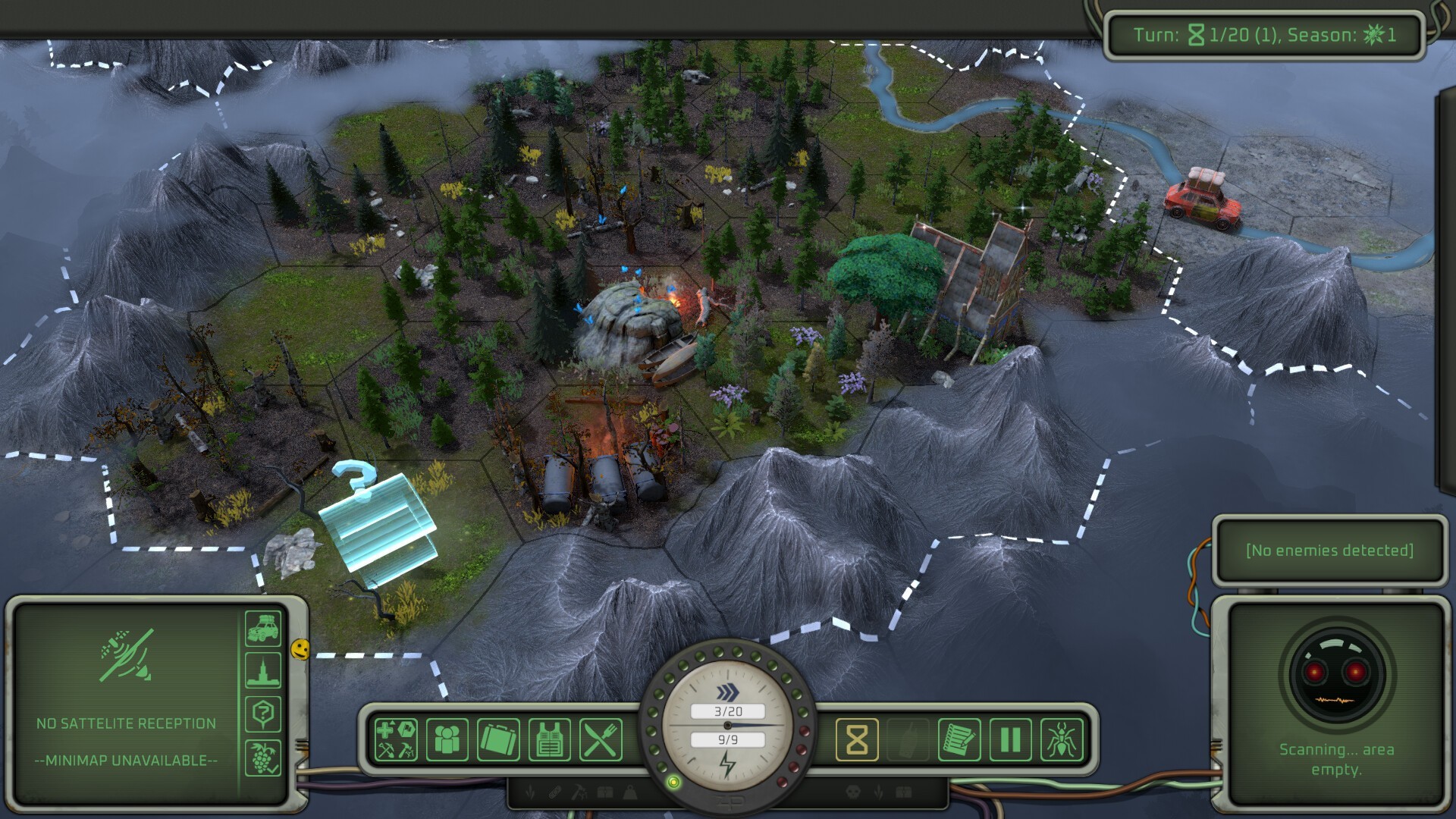
Task: End the turn with the hourglass button
Action: [857, 739]
